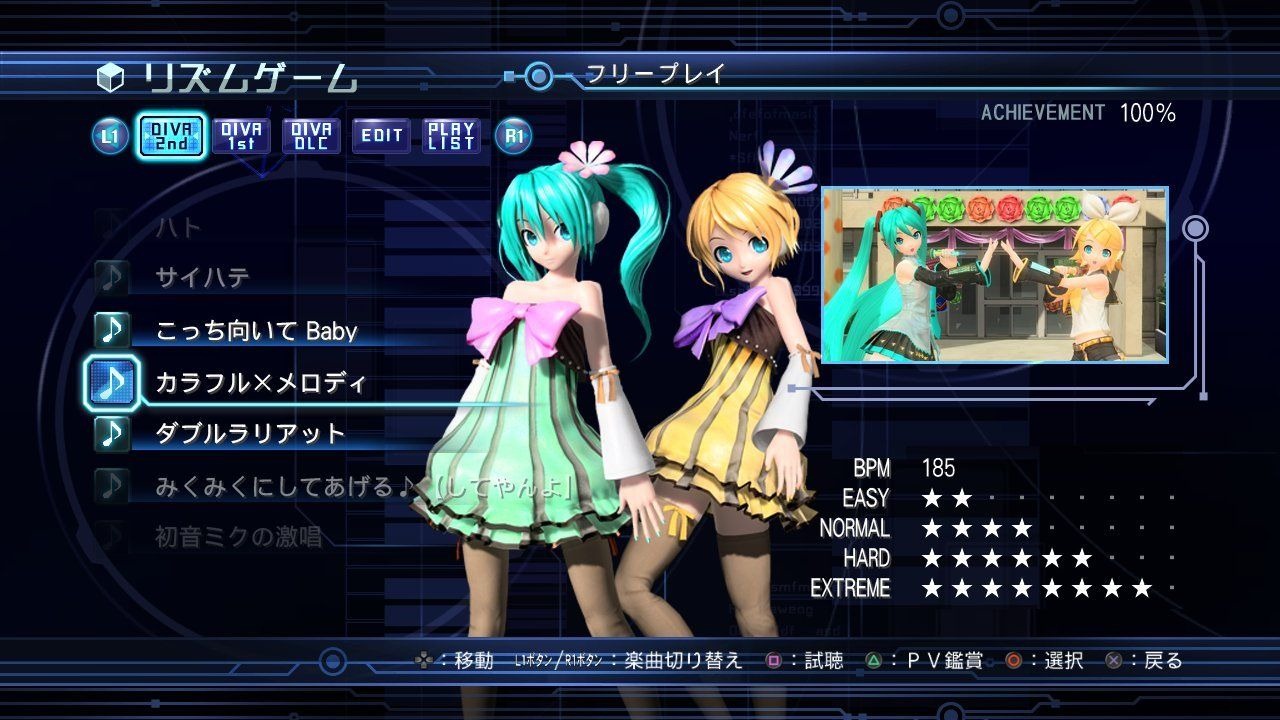
Task: Choose the song ハト
Action: [x=180, y=227]
